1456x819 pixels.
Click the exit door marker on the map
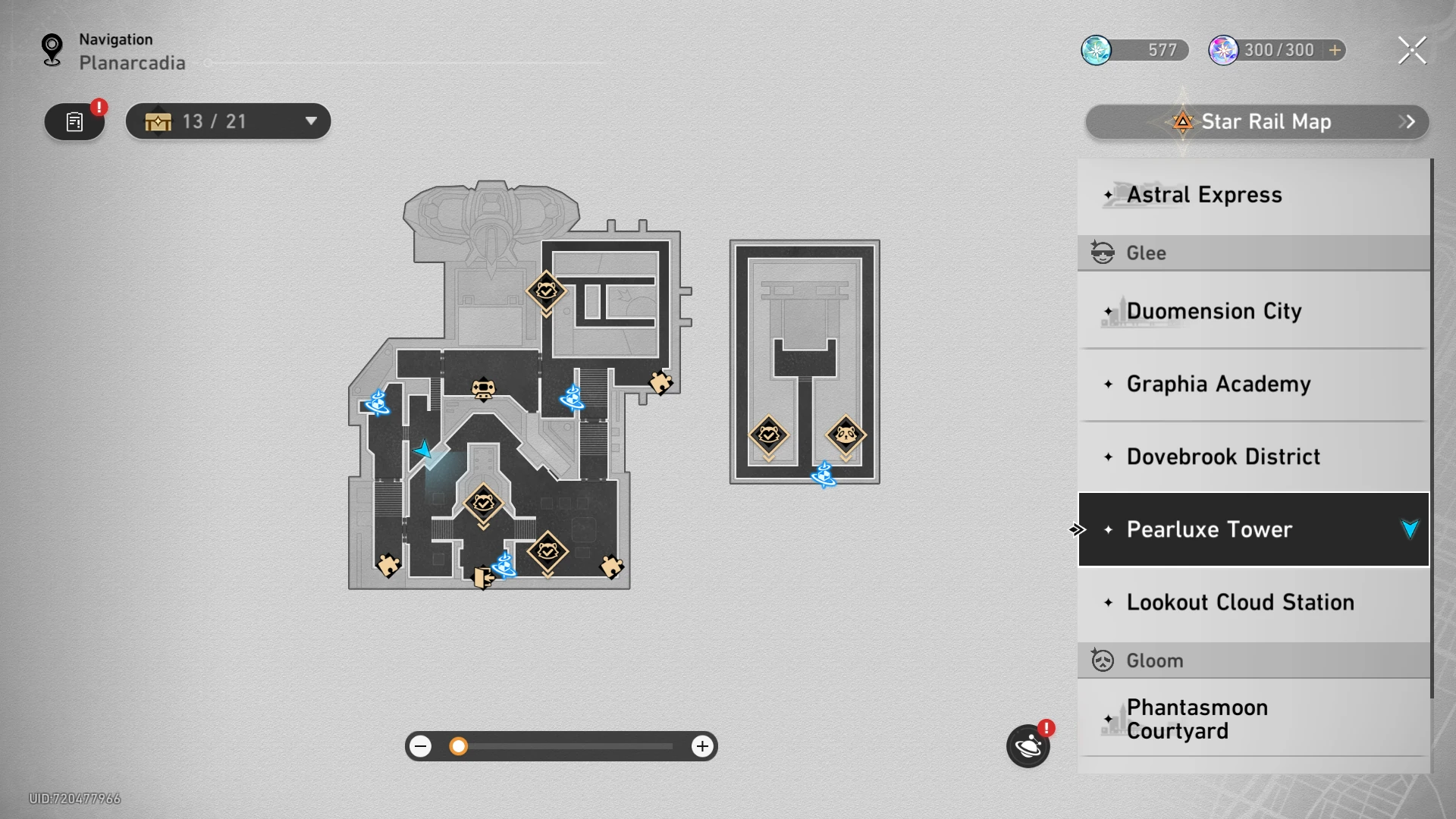(482, 577)
